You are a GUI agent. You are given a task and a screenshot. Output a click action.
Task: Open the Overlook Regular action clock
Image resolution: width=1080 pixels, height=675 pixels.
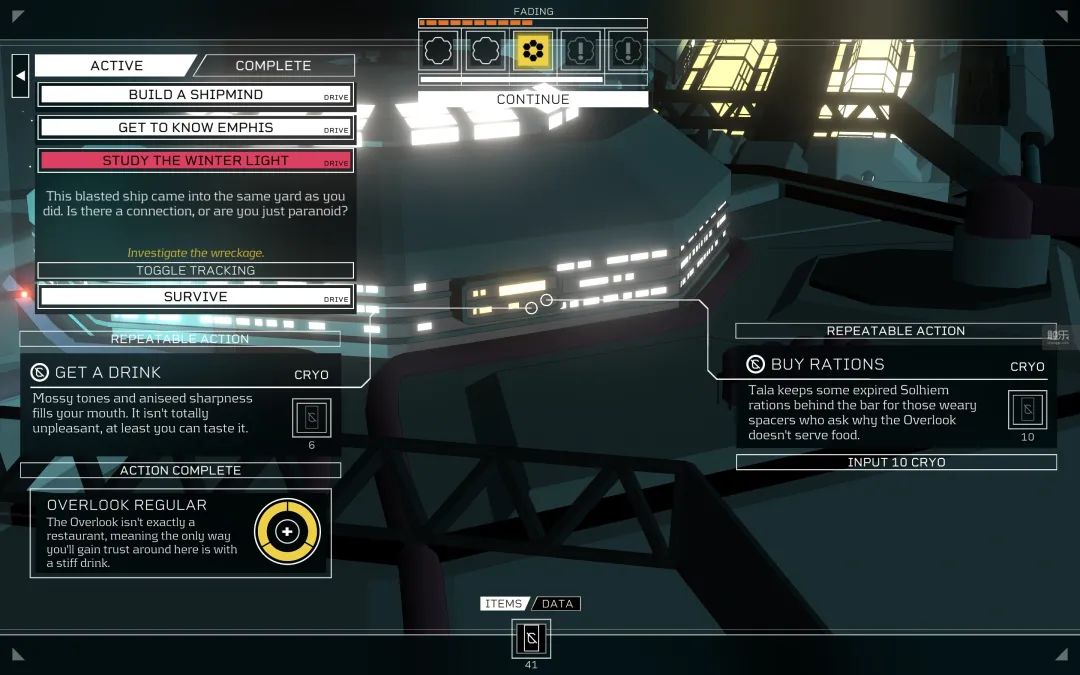click(287, 531)
